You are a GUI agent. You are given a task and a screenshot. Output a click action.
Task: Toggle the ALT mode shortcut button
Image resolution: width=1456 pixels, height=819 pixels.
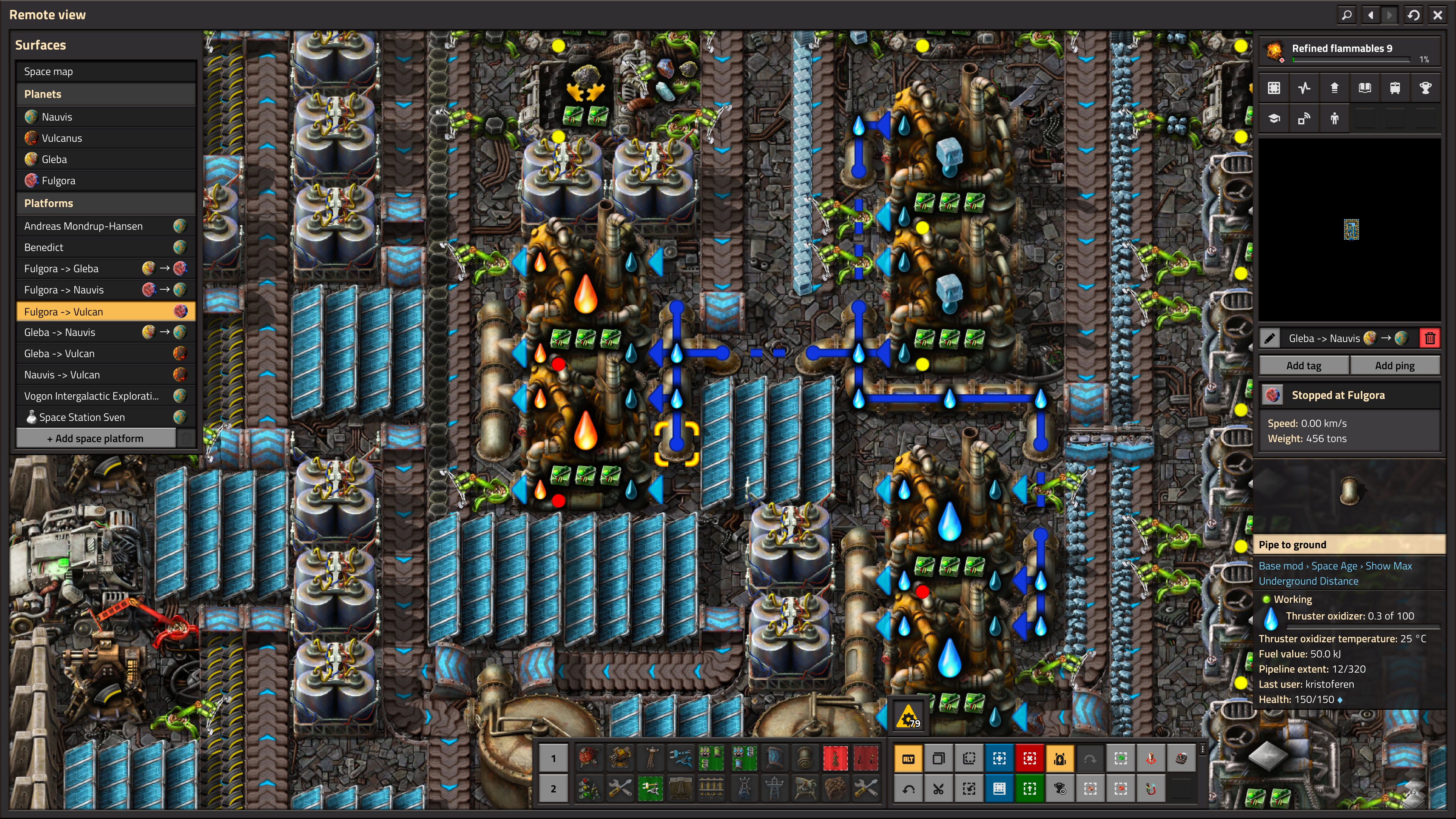[908, 758]
